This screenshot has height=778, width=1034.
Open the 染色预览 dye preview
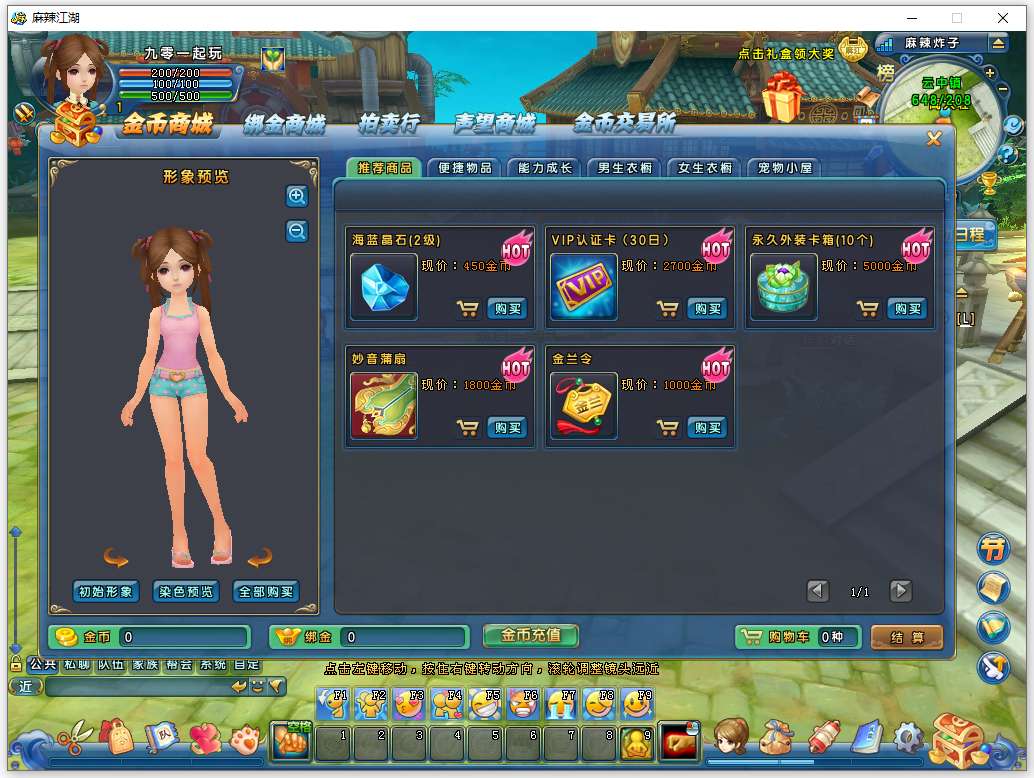186,591
